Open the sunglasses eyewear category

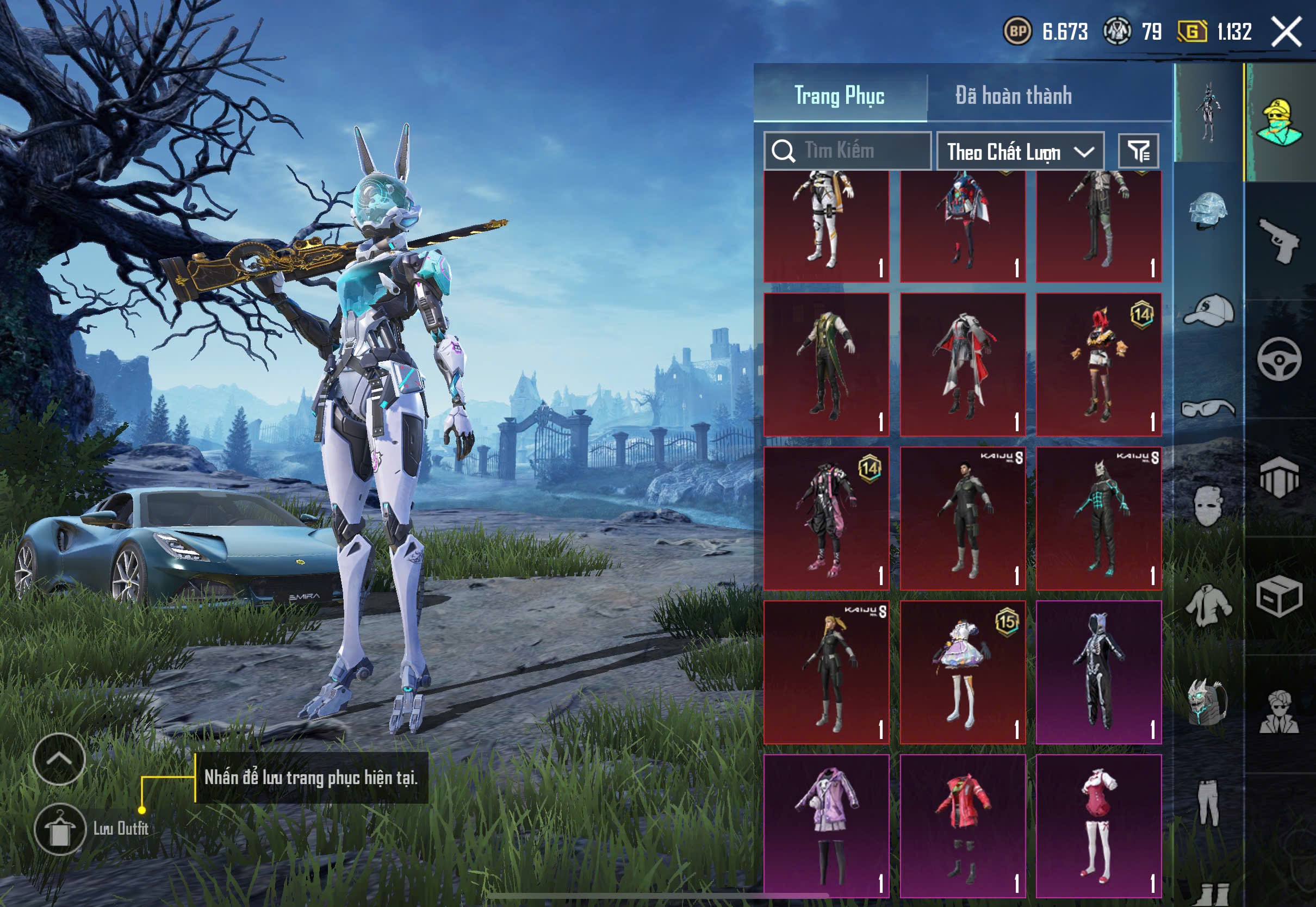click(x=1208, y=408)
